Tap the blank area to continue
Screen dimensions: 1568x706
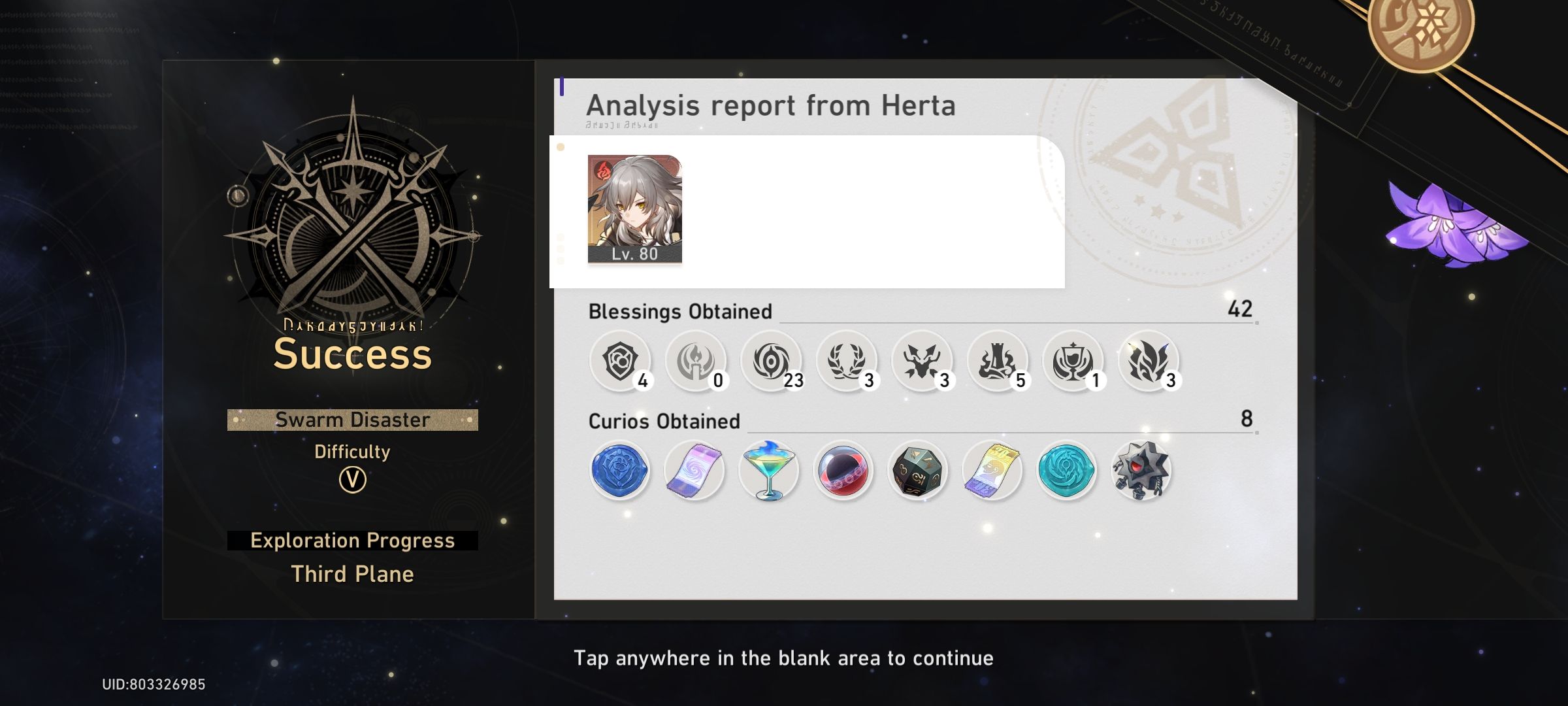coord(784,657)
